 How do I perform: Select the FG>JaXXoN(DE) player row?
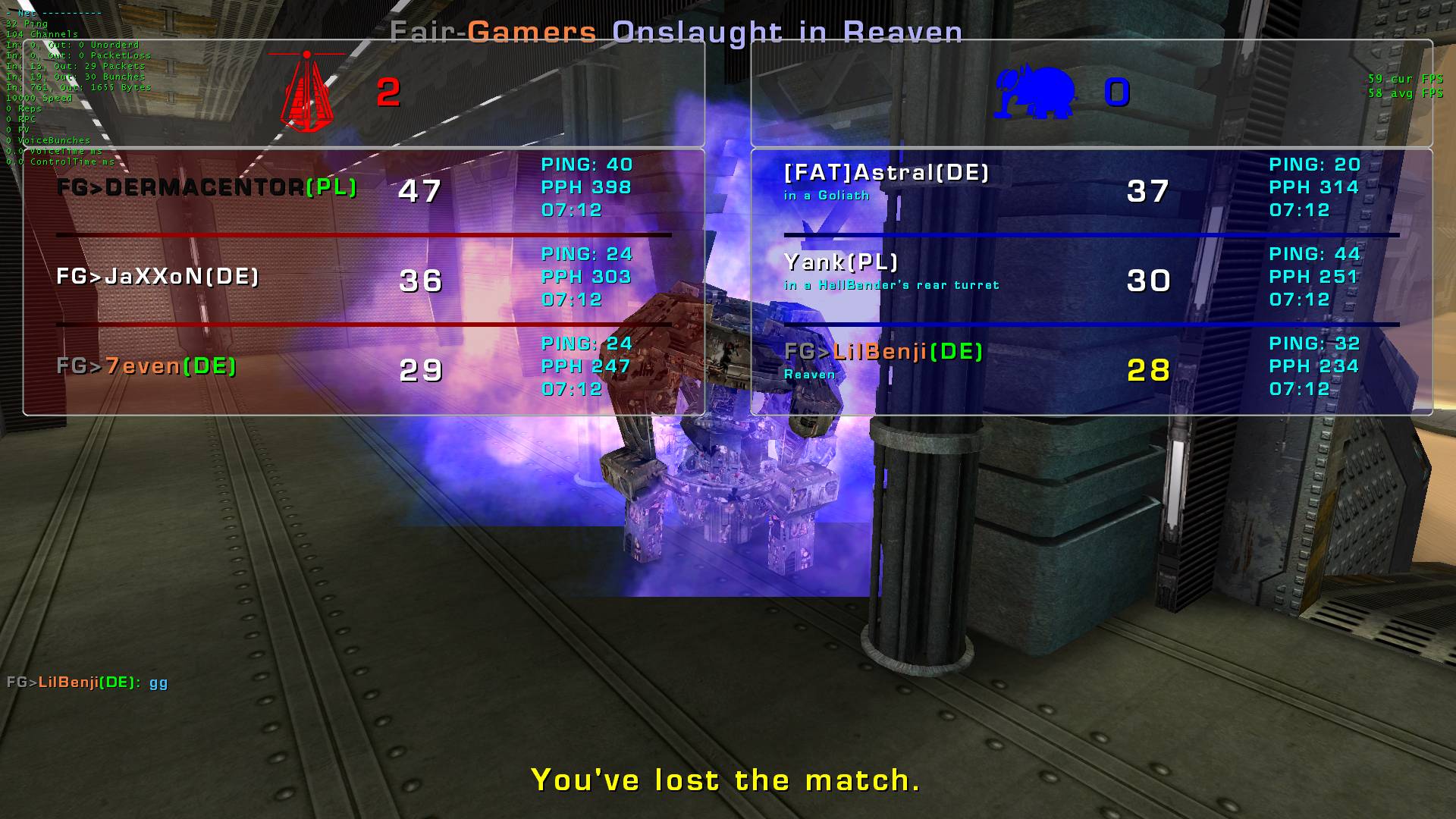coord(158,277)
